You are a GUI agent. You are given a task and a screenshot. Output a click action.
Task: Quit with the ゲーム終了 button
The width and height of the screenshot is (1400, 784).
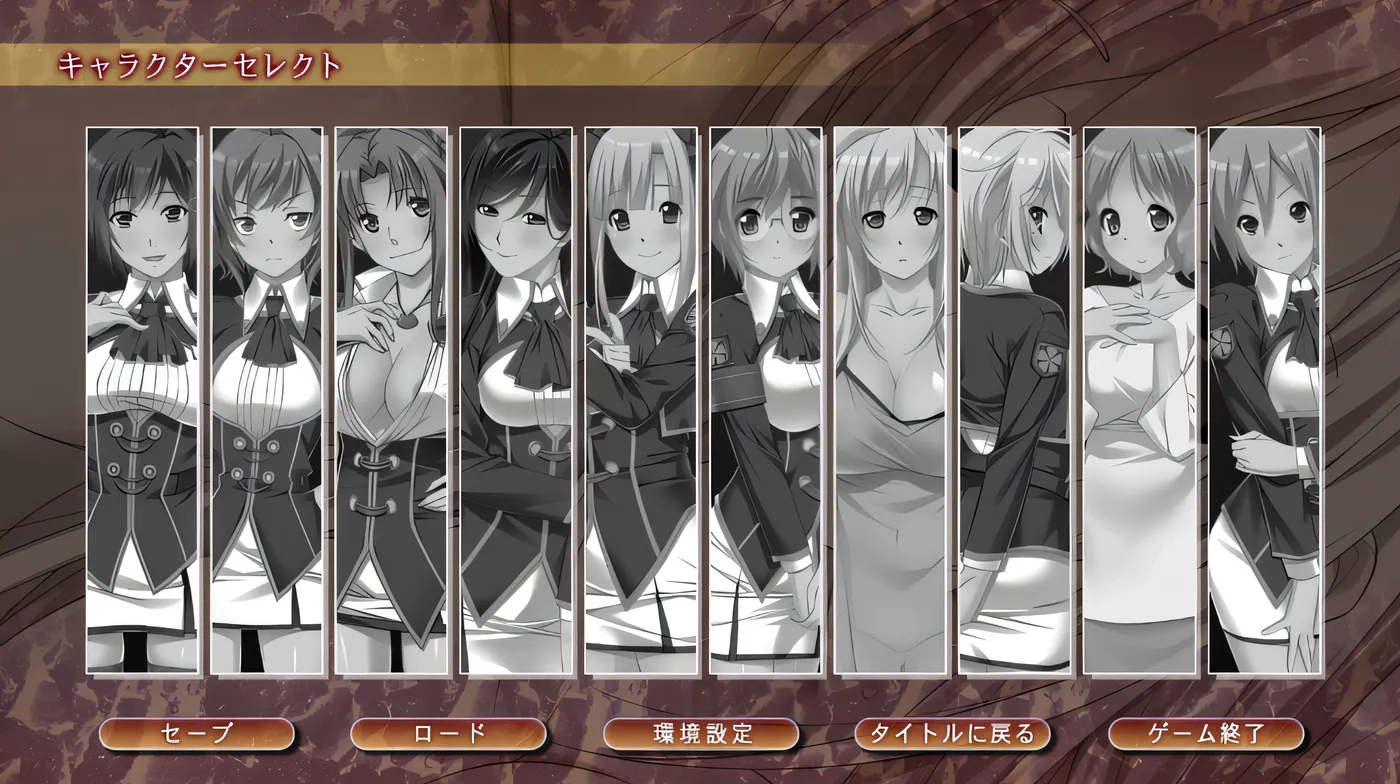coord(1206,734)
